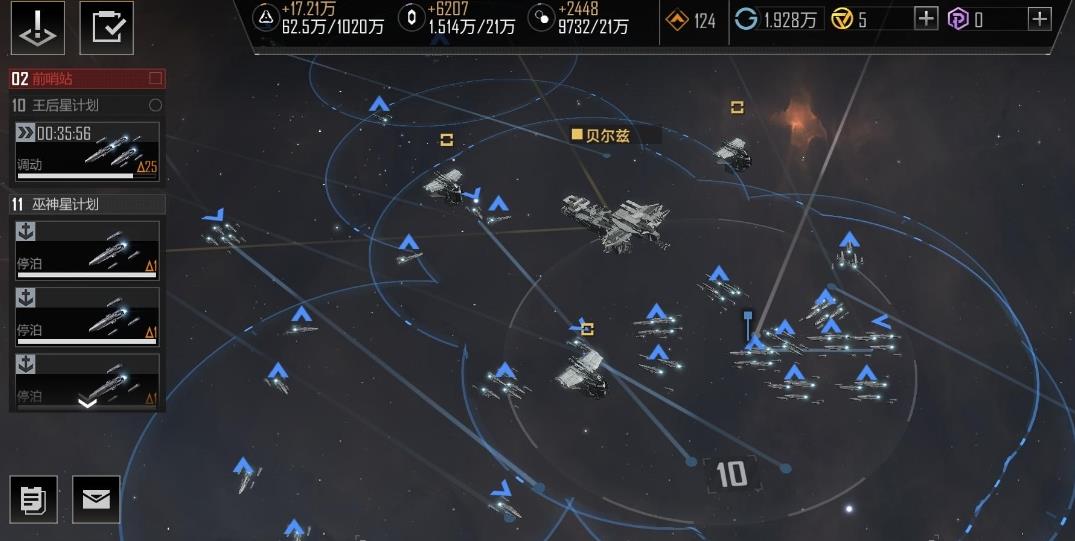This screenshot has height=541, width=1075.
Task: Toggle the square box beside 前哨站
Action: click(155, 78)
